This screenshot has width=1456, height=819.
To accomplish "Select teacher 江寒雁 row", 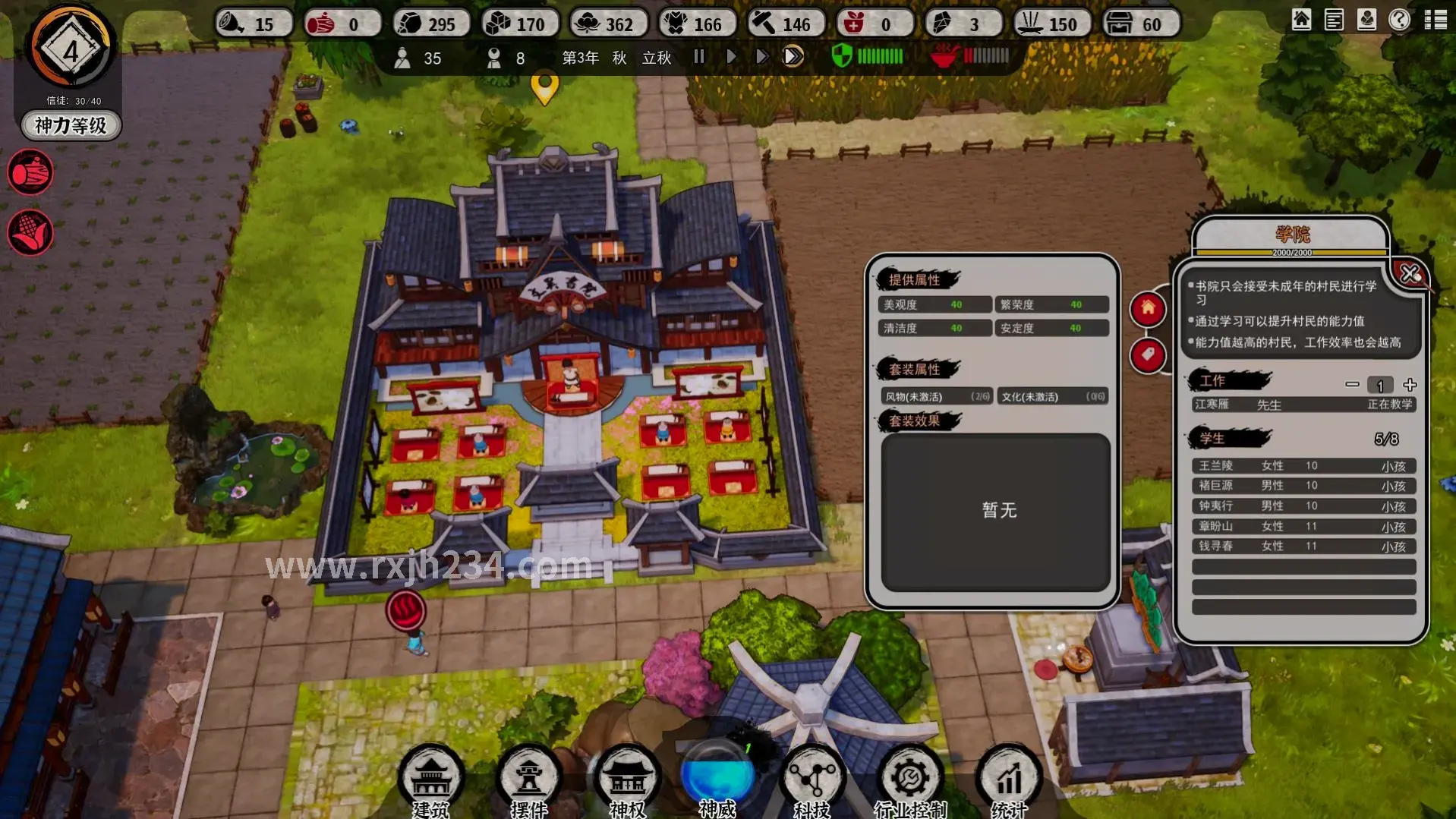I will click(1303, 405).
